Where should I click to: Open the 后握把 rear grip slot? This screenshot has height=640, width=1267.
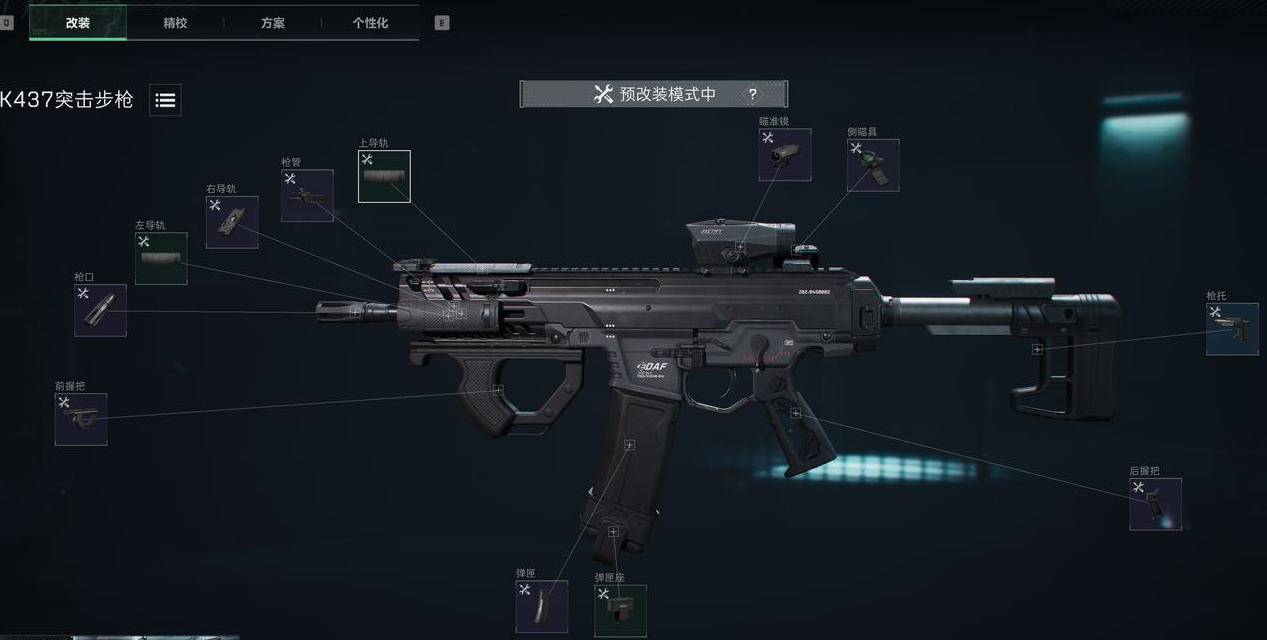[1155, 504]
